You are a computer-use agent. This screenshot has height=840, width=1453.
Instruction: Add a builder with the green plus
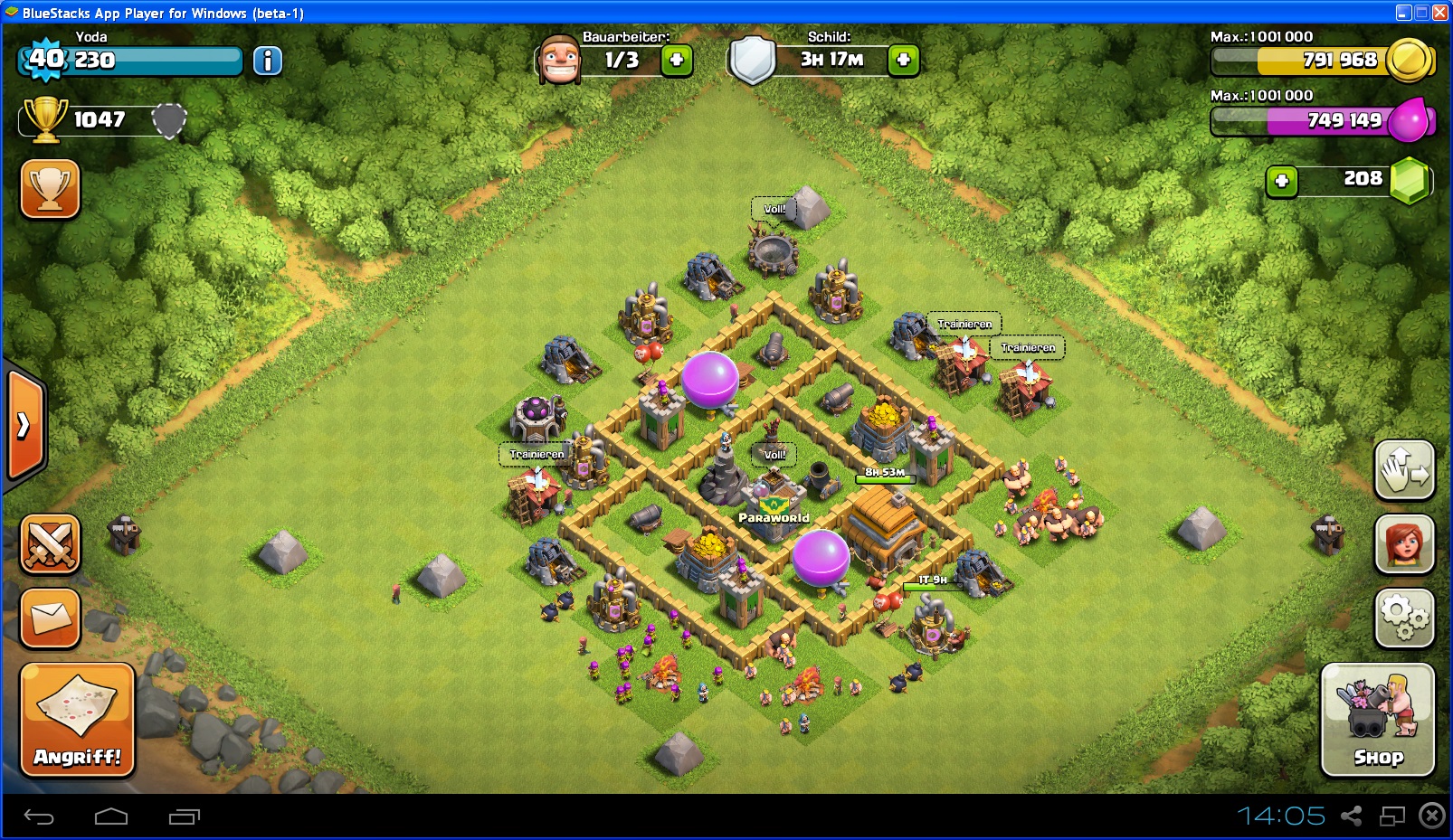(x=677, y=61)
